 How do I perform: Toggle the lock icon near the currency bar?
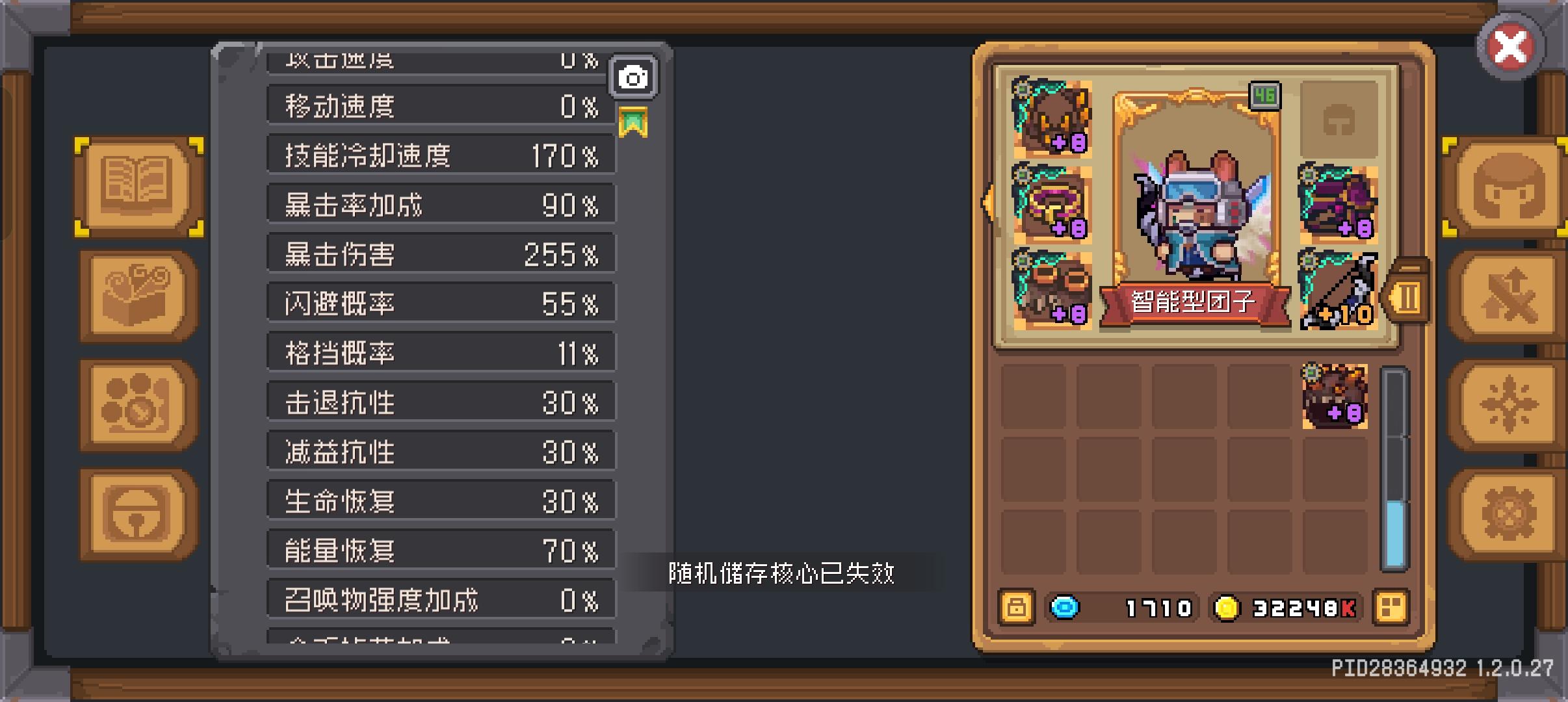(x=1017, y=607)
